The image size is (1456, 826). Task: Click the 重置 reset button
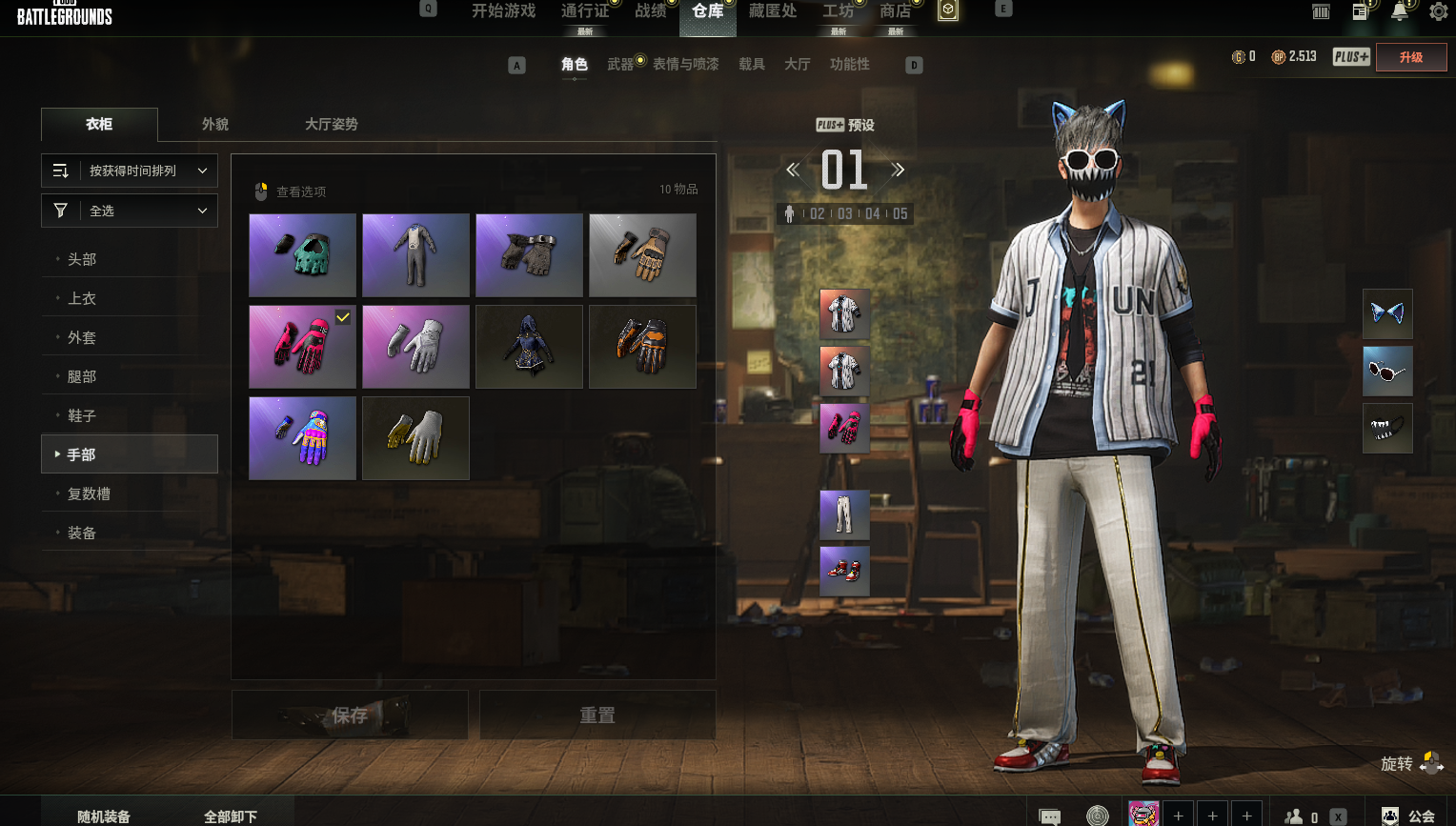[597, 715]
